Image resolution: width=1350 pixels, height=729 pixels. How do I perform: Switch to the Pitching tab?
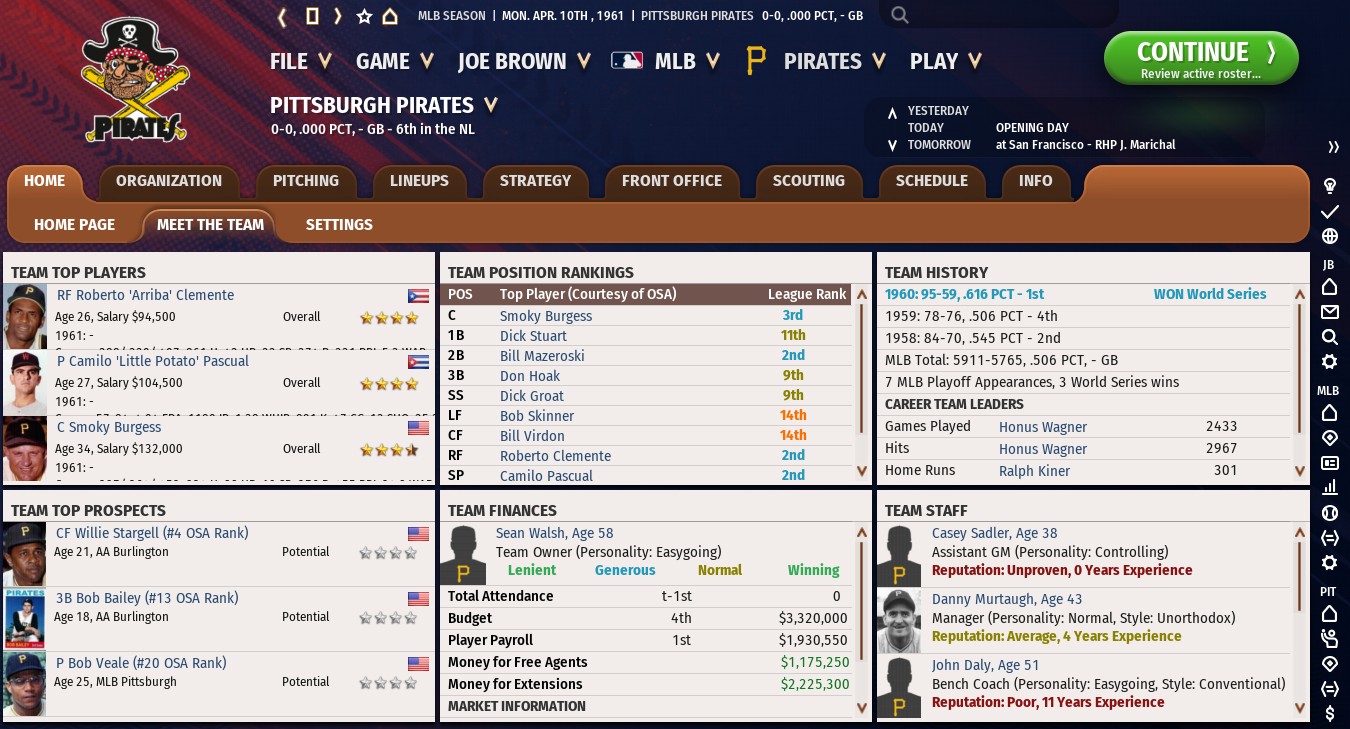tap(306, 181)
